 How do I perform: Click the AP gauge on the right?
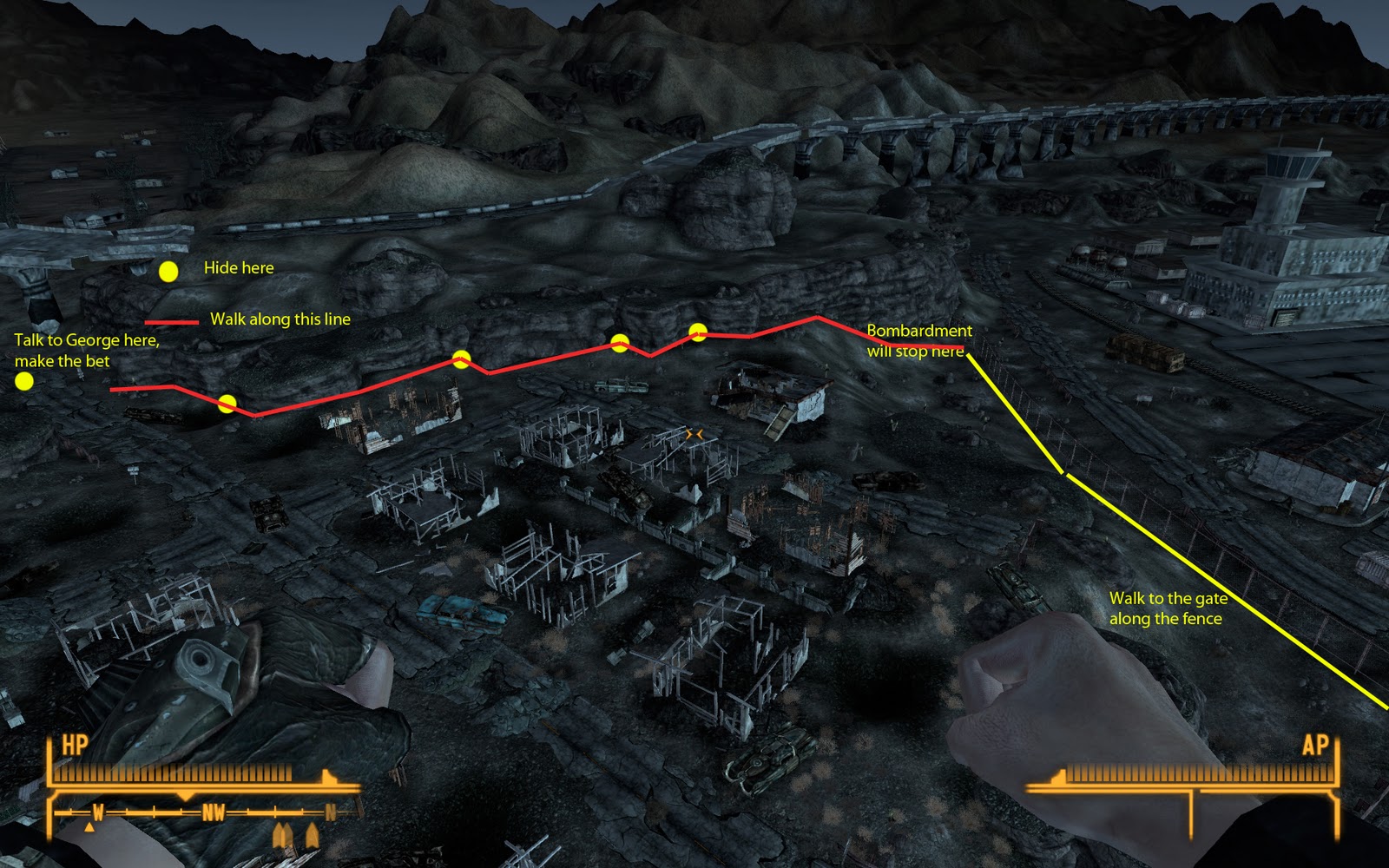tap(1198, 773)
